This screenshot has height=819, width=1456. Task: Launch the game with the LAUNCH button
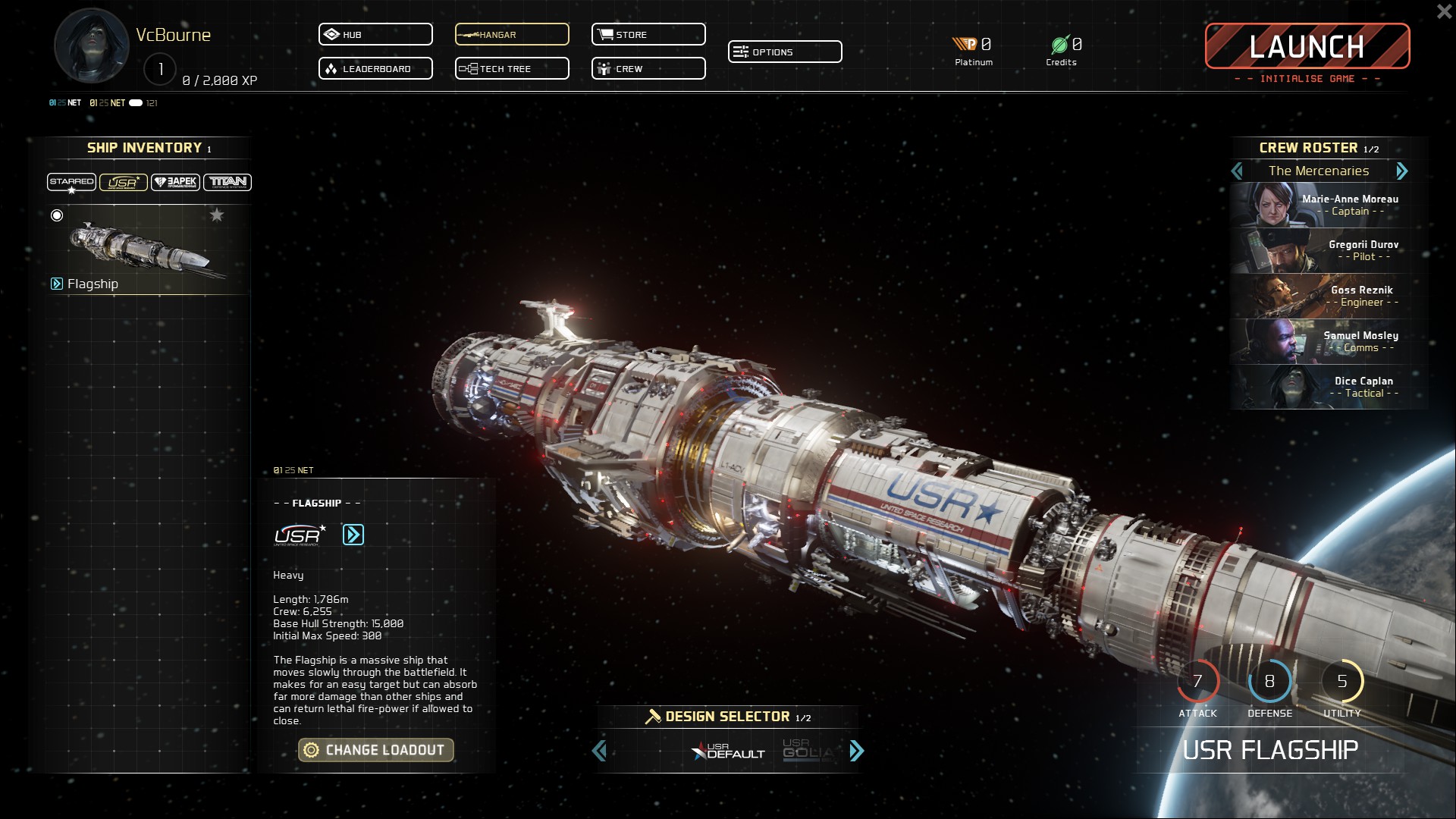(1307, 46)
